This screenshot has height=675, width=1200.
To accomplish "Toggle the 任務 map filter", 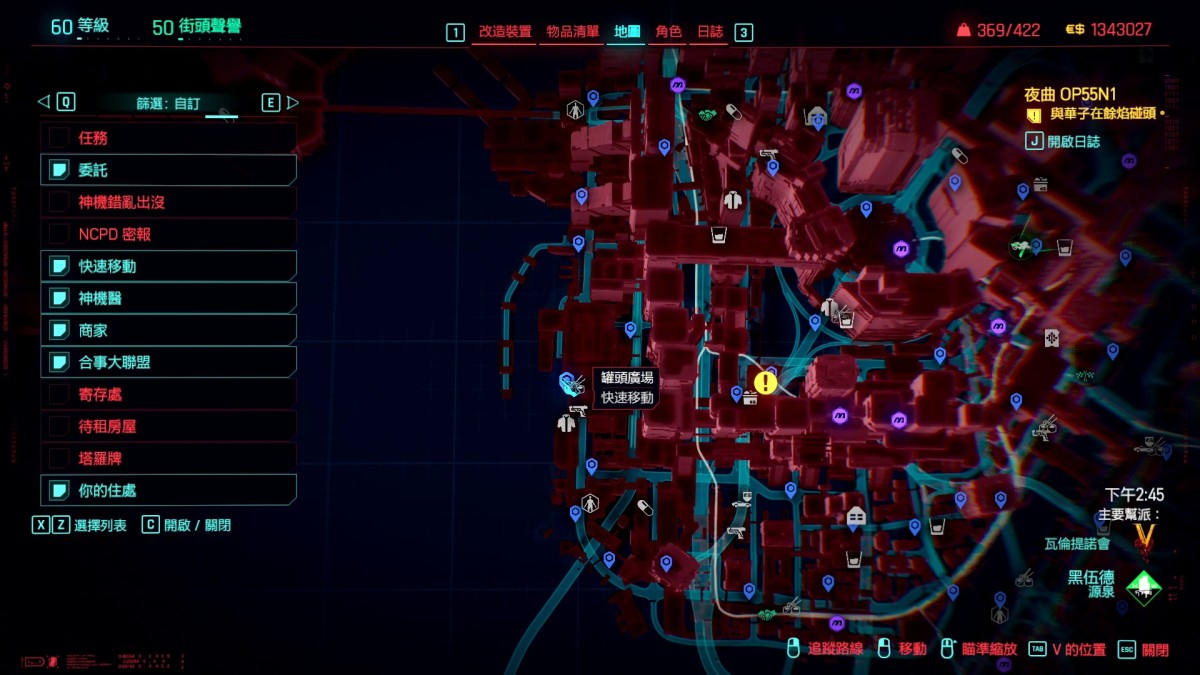I will [x=168, y=138].
